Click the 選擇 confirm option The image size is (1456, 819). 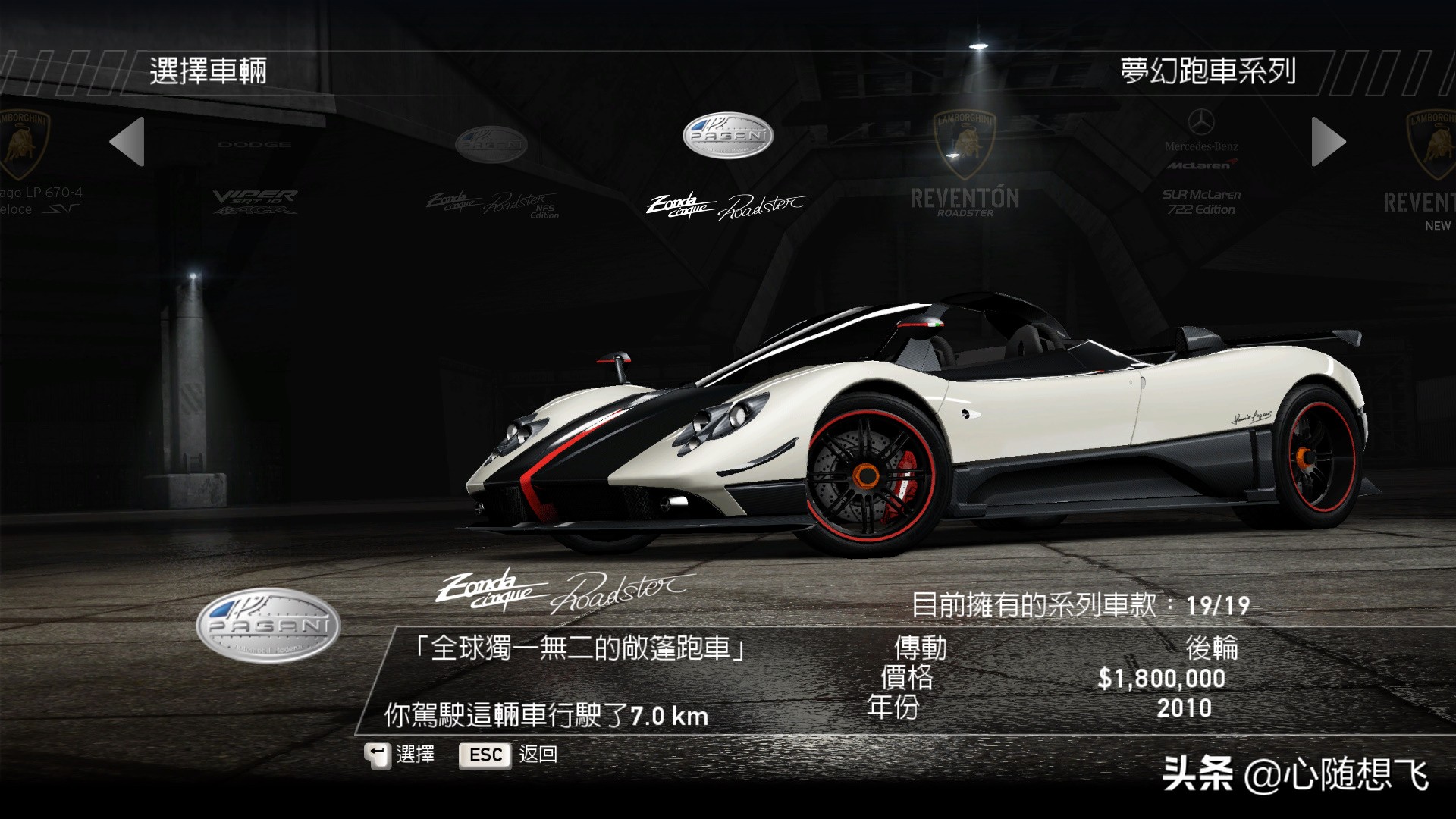(x=400, y=755)
